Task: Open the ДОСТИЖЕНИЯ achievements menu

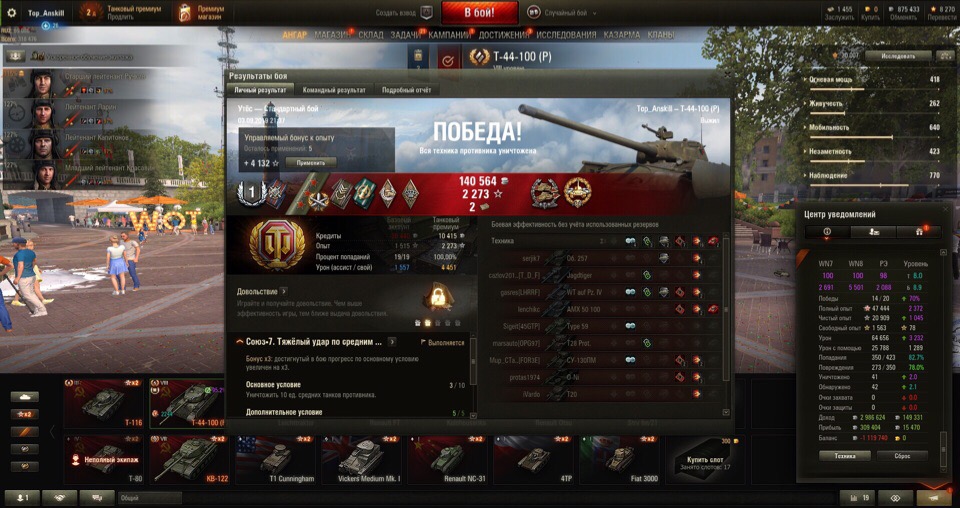Action: coord(505,35)
